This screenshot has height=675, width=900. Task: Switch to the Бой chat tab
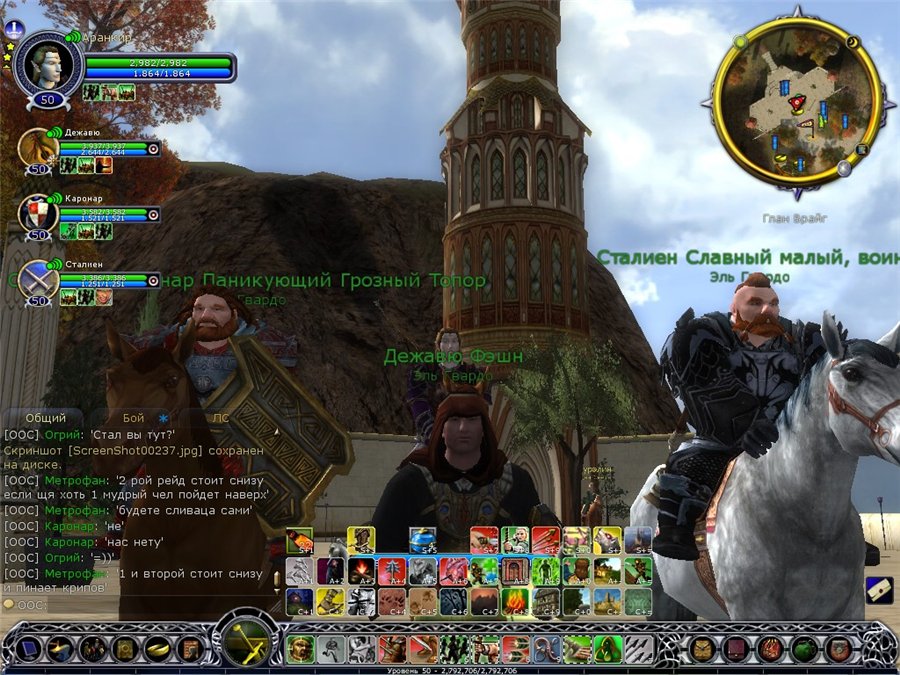[134, 418]
